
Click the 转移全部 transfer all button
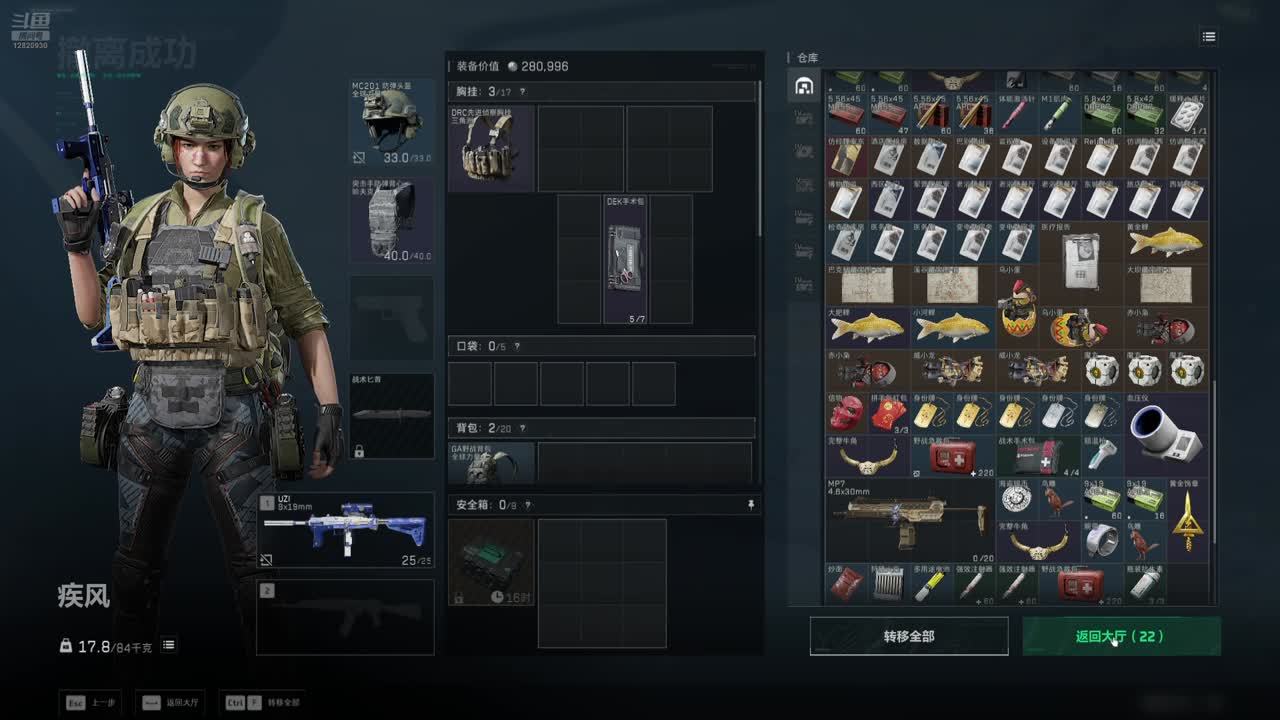(908, 636)
